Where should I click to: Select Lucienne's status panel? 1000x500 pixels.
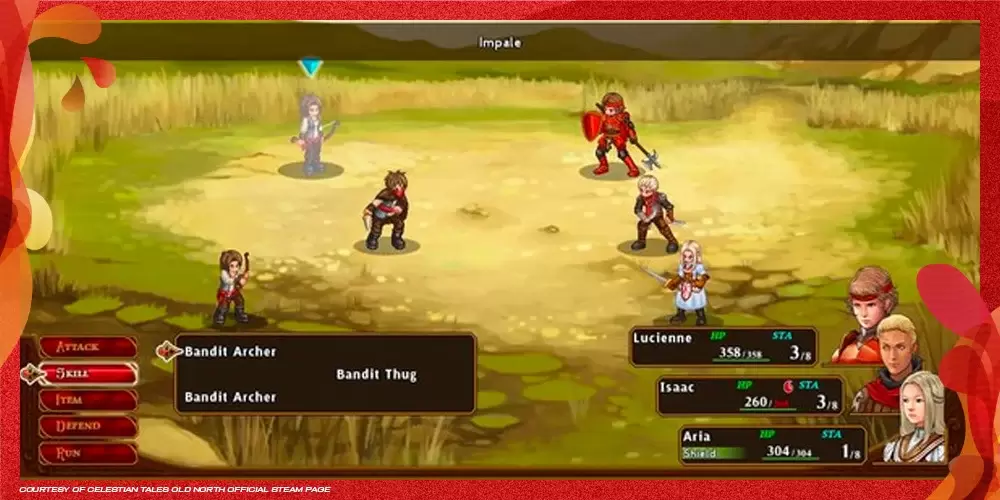[723, 346]
